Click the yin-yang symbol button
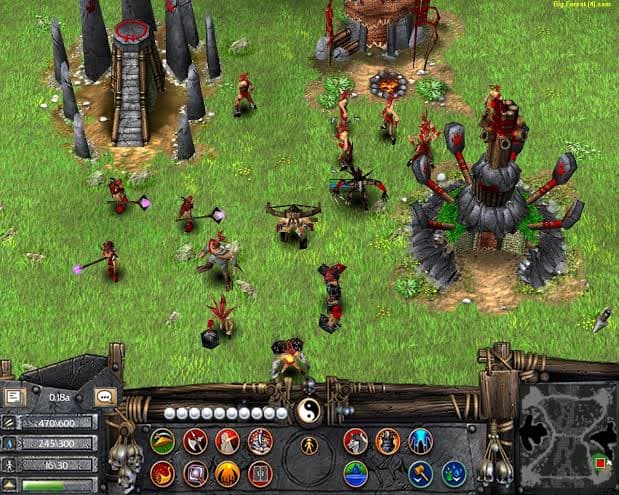The image size is (619, 495). [308, 412]
